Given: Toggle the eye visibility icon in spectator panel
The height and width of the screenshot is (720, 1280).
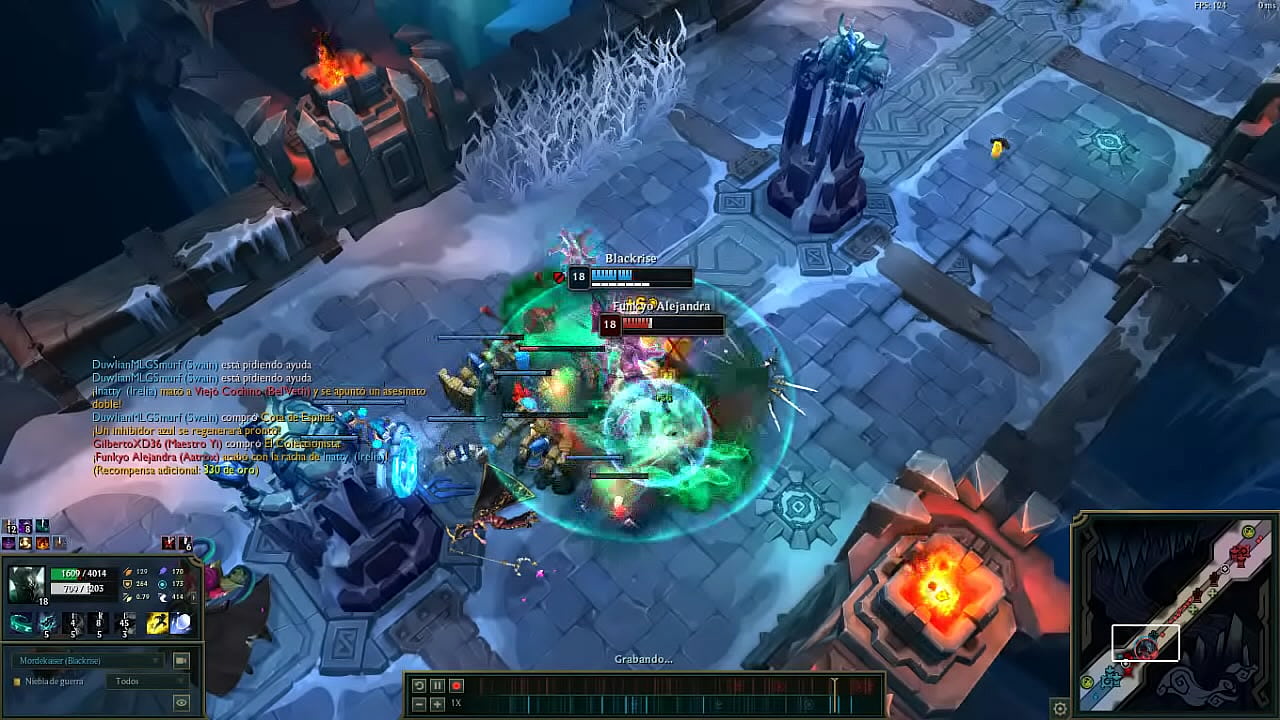Looking at the screenshot, I should (181, 701).
